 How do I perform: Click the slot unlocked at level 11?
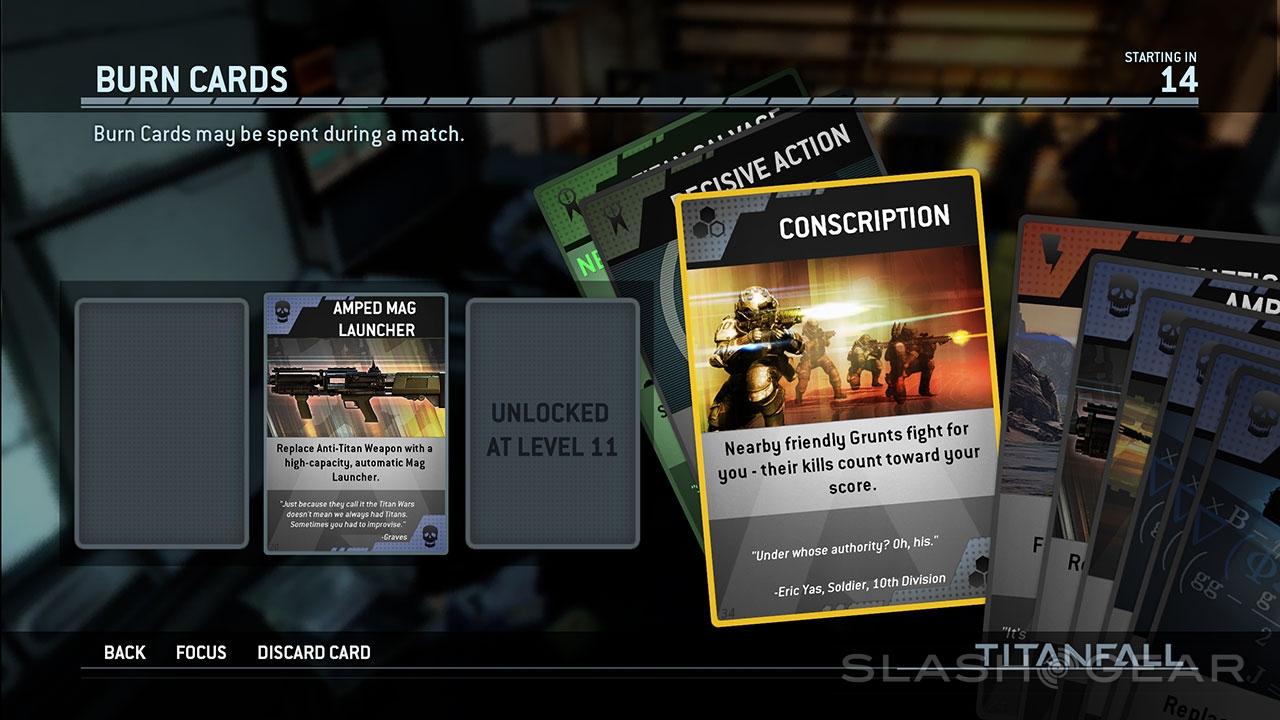point(552,424)
